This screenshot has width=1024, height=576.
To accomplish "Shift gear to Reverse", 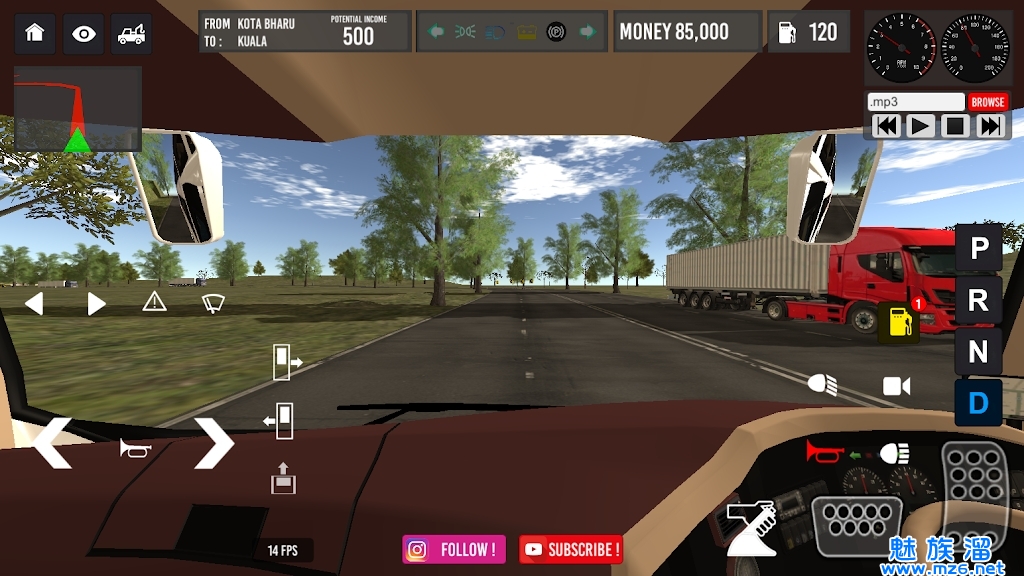I will (x=979, y=300).
